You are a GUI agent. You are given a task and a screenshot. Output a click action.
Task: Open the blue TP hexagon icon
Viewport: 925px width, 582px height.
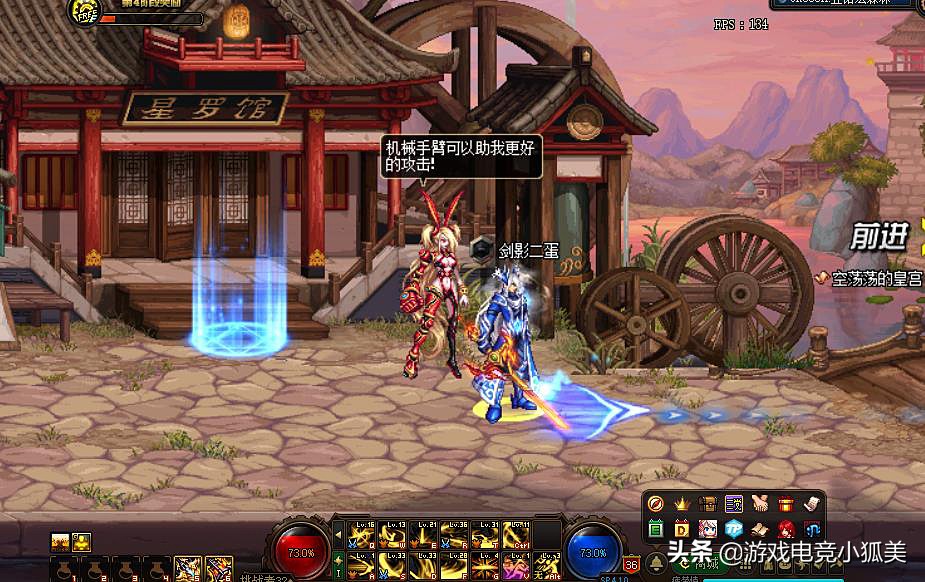[734, 529]
